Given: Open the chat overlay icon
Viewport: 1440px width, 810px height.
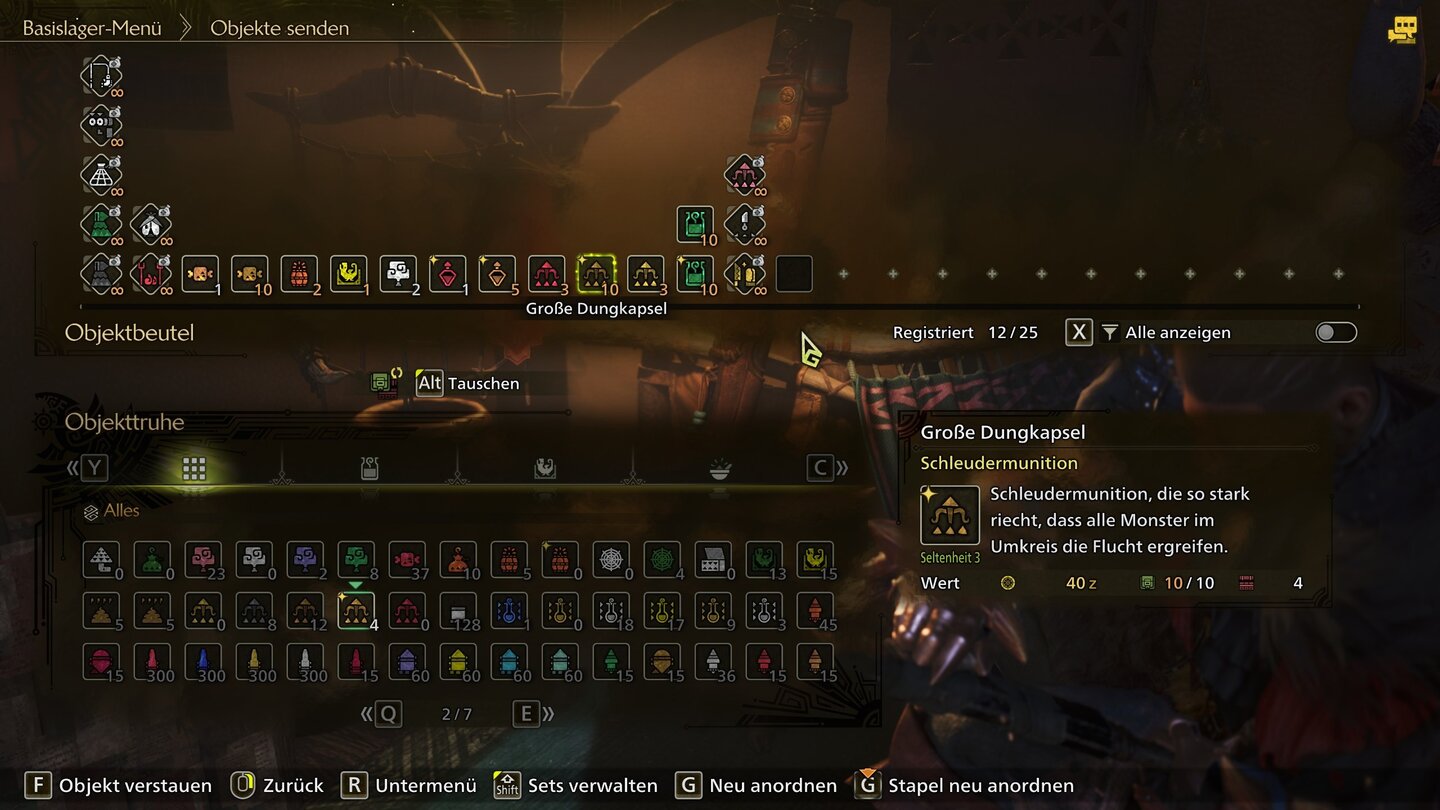Looking at the screenshot, I should 1402,29.
